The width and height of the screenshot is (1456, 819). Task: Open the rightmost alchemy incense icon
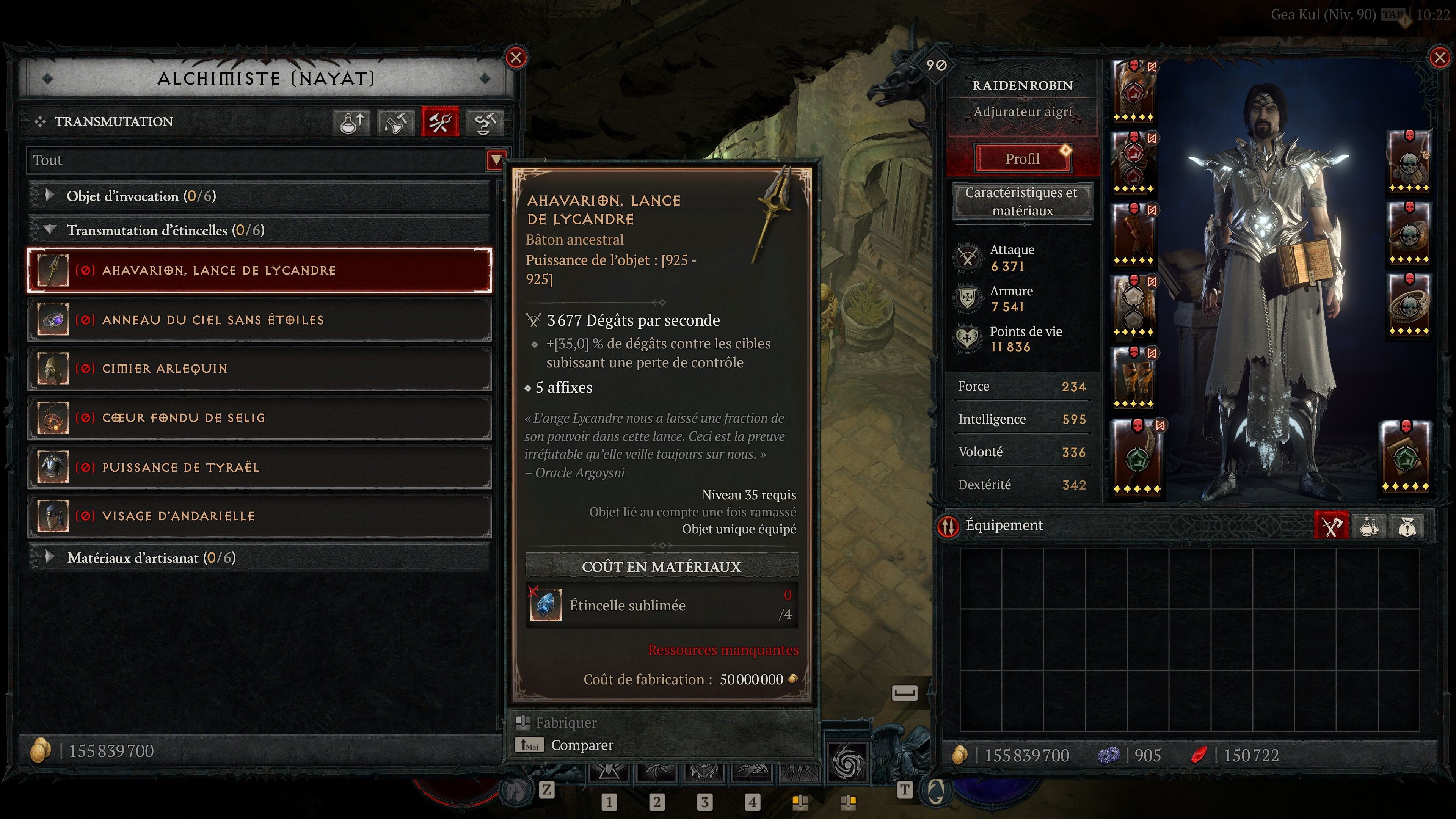pyautogui.click(x=485, y=121)
